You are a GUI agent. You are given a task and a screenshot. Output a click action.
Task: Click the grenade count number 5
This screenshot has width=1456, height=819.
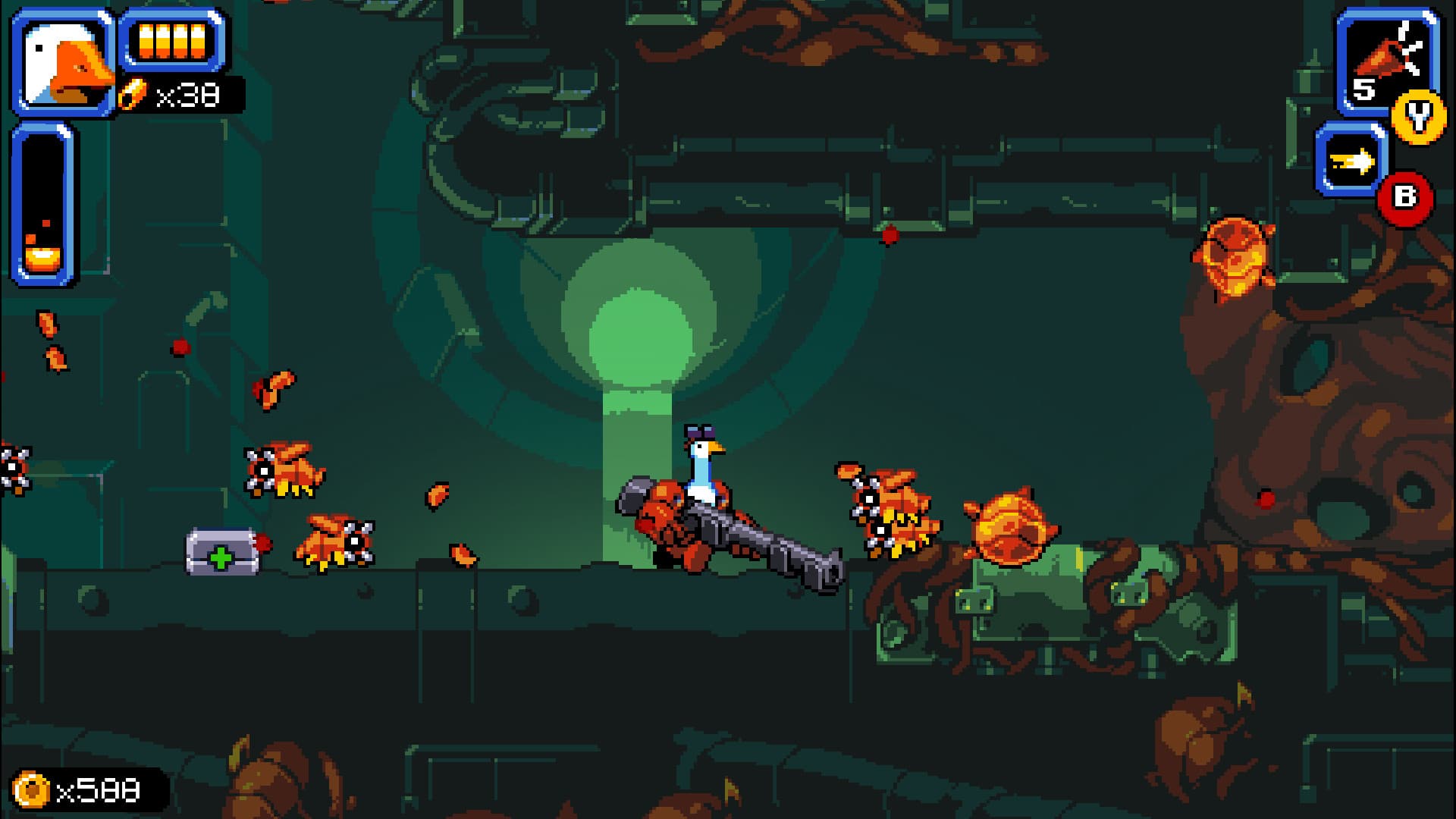point(1365,89)
